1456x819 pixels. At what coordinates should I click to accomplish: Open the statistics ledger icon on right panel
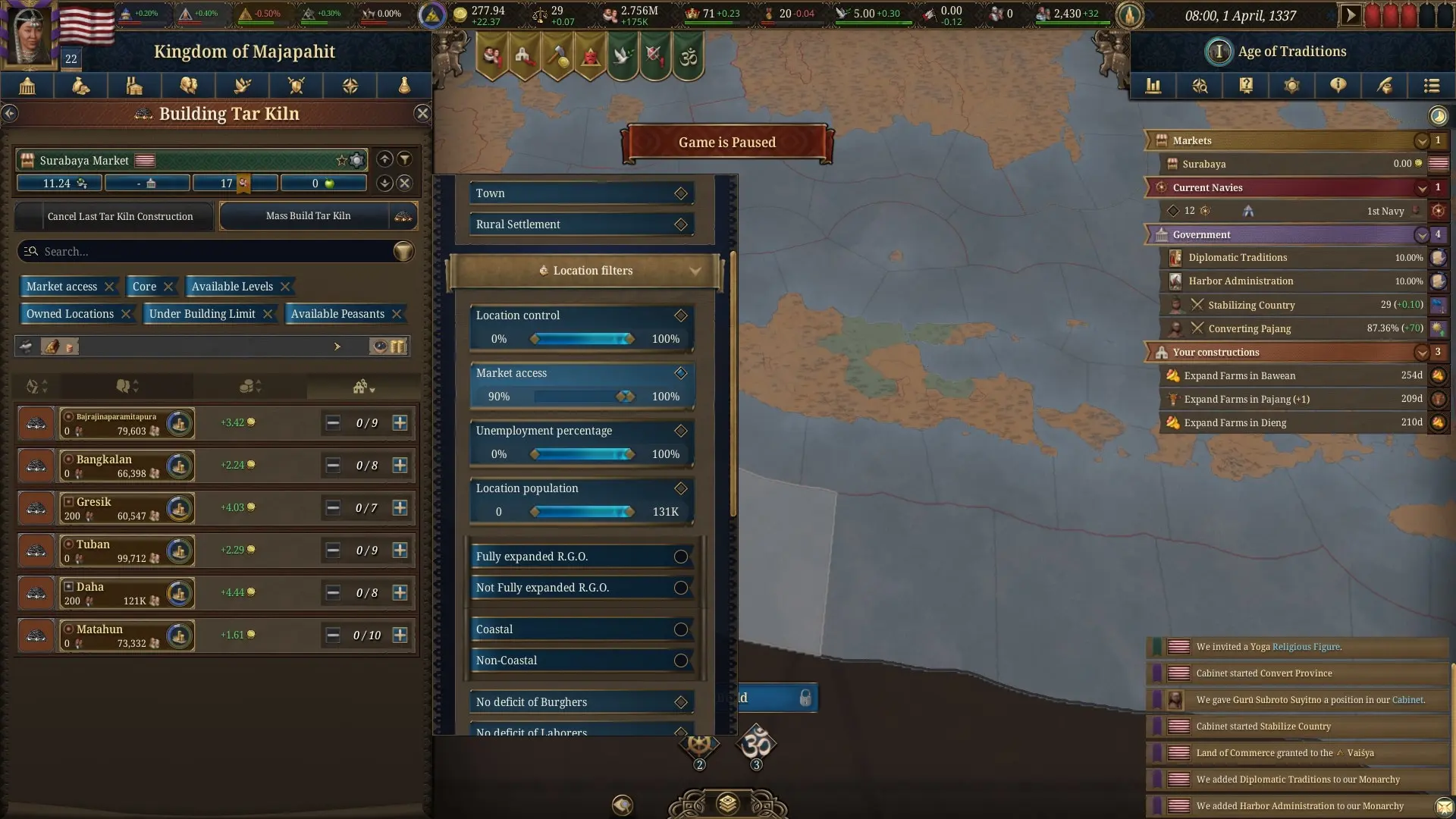1153,86
